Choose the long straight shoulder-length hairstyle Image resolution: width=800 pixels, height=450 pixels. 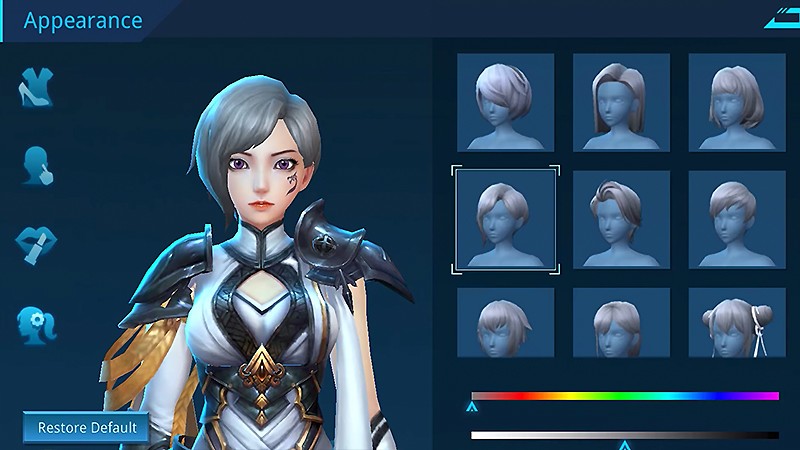click(x=621, y=102)
